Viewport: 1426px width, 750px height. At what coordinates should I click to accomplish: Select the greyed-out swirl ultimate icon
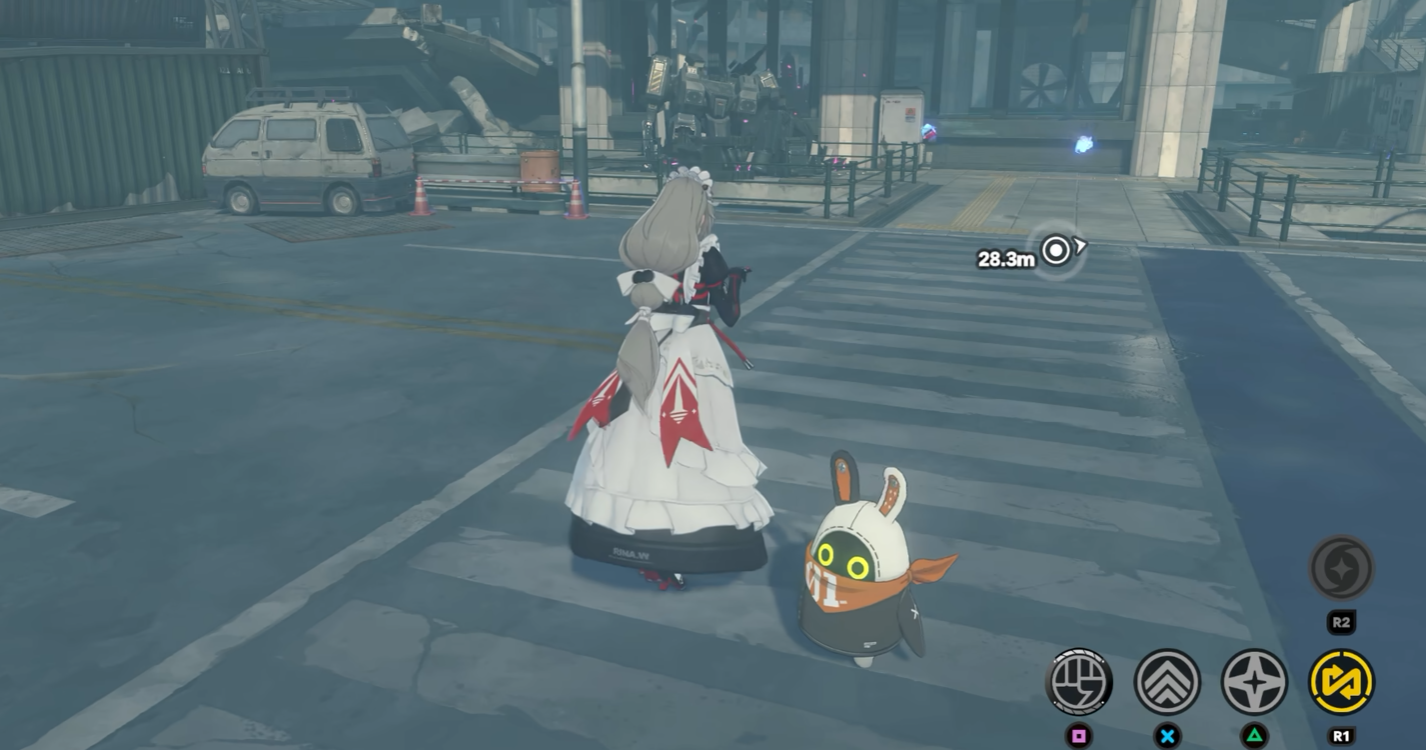point(1341,568)
